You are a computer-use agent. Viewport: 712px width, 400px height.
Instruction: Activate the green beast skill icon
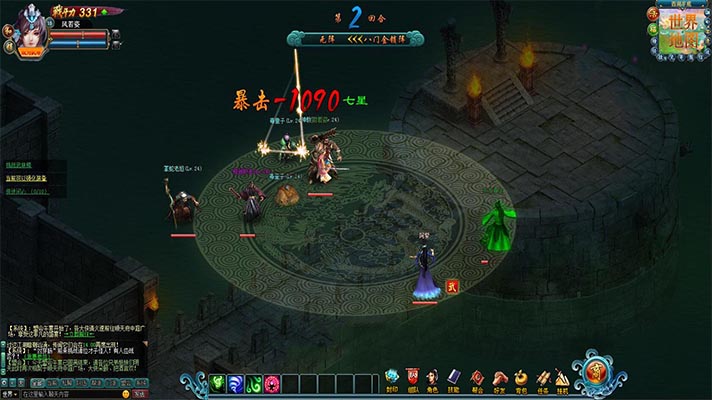(218, 384)
